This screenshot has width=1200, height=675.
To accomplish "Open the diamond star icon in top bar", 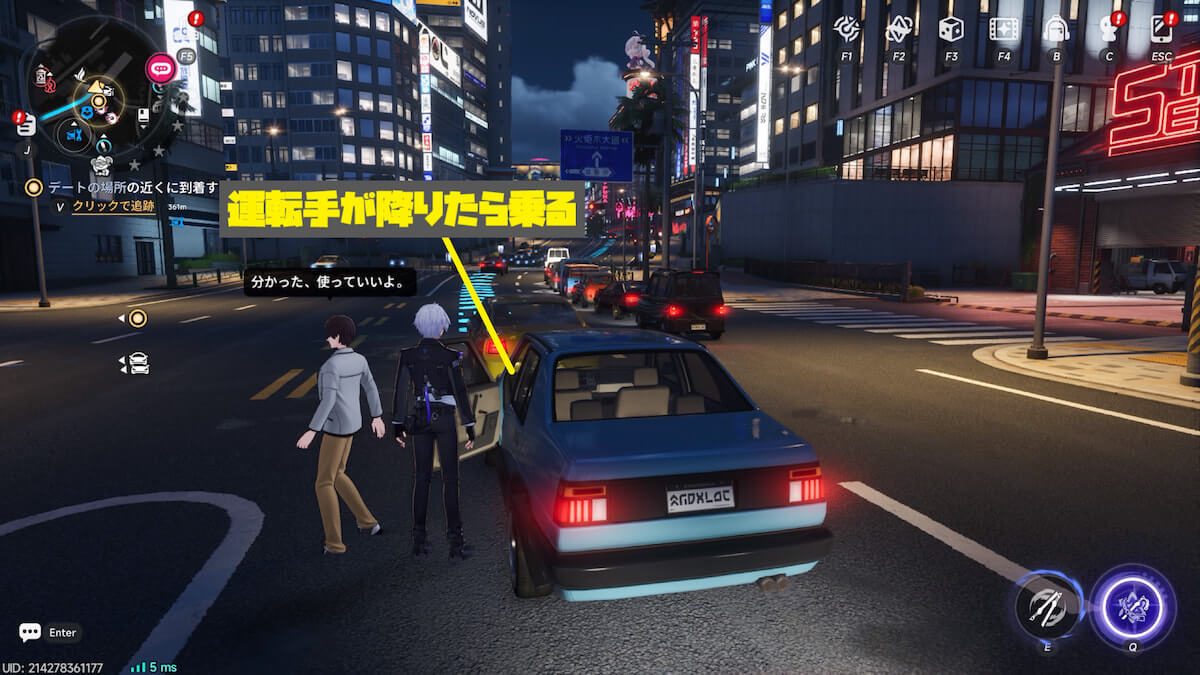I will click(898, 29).
